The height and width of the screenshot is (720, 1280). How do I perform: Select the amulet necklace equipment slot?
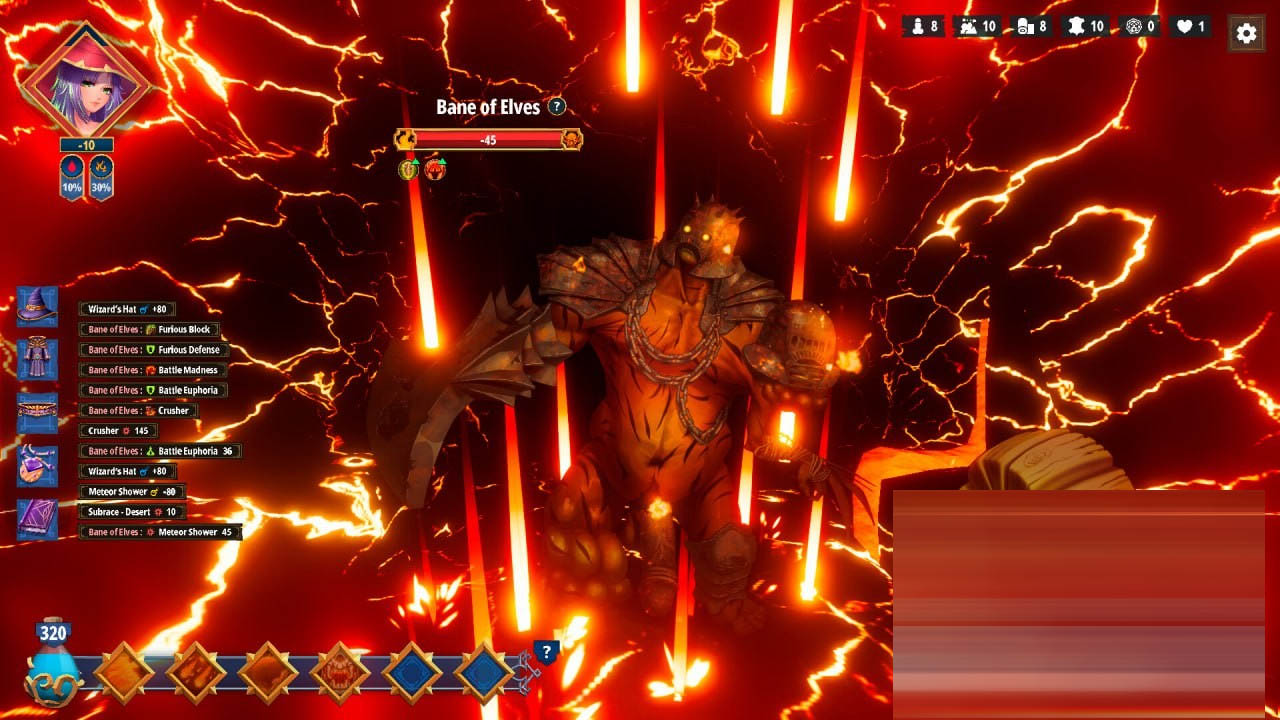[x=37, y=466]
